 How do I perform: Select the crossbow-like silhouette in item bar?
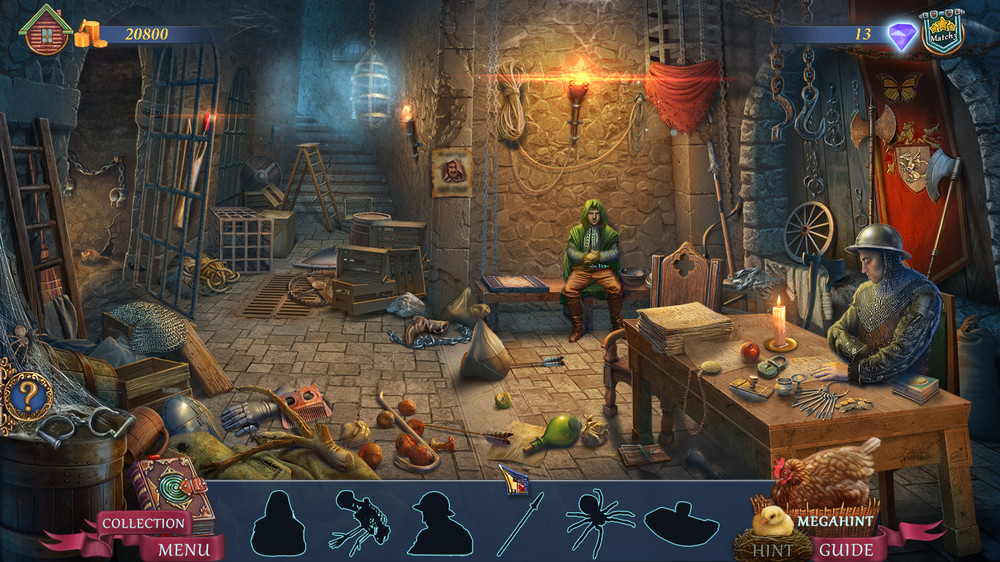point(360,521)
